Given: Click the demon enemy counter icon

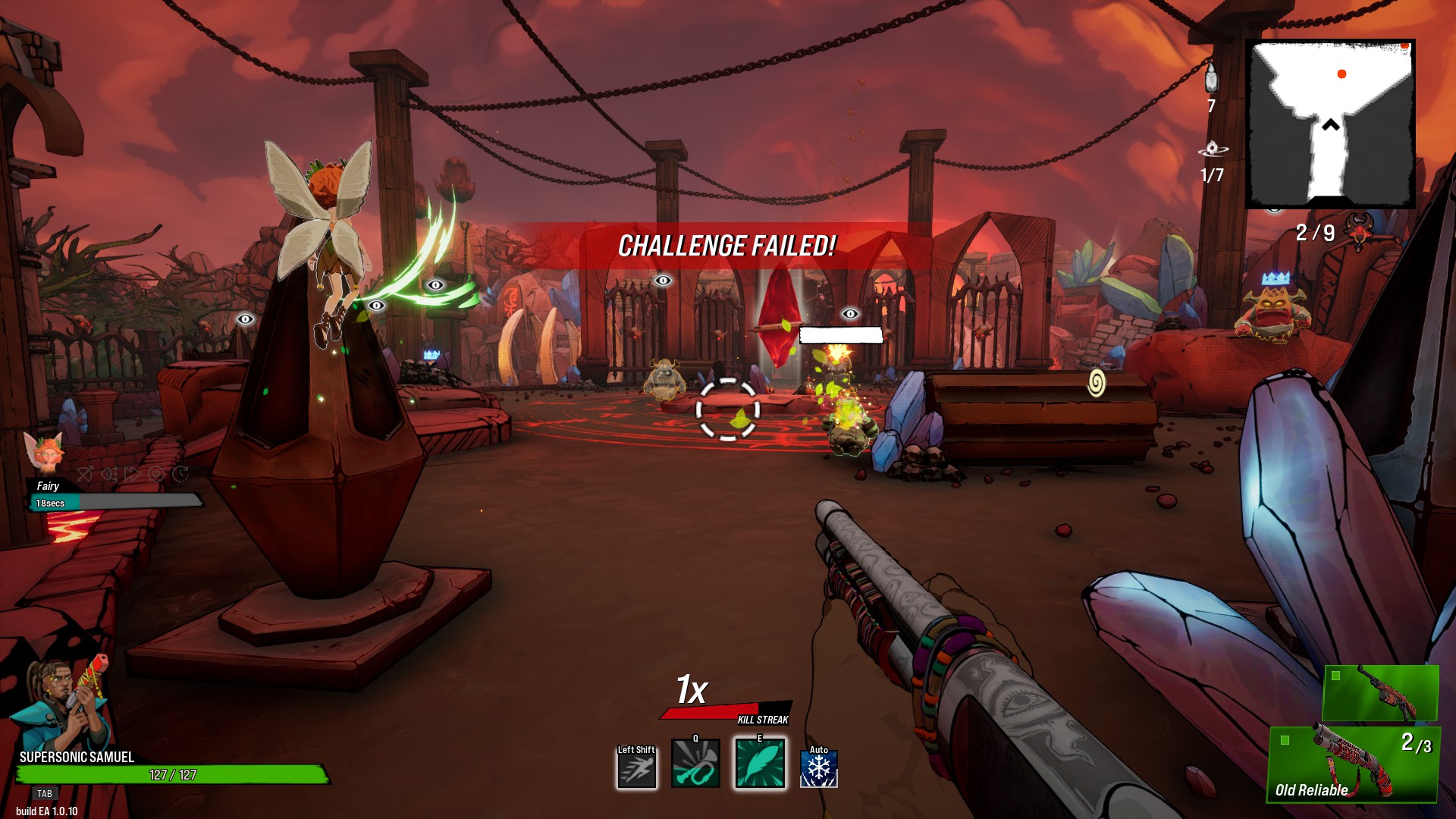Looking at the screenshot, I should [x=1359, y=231].
